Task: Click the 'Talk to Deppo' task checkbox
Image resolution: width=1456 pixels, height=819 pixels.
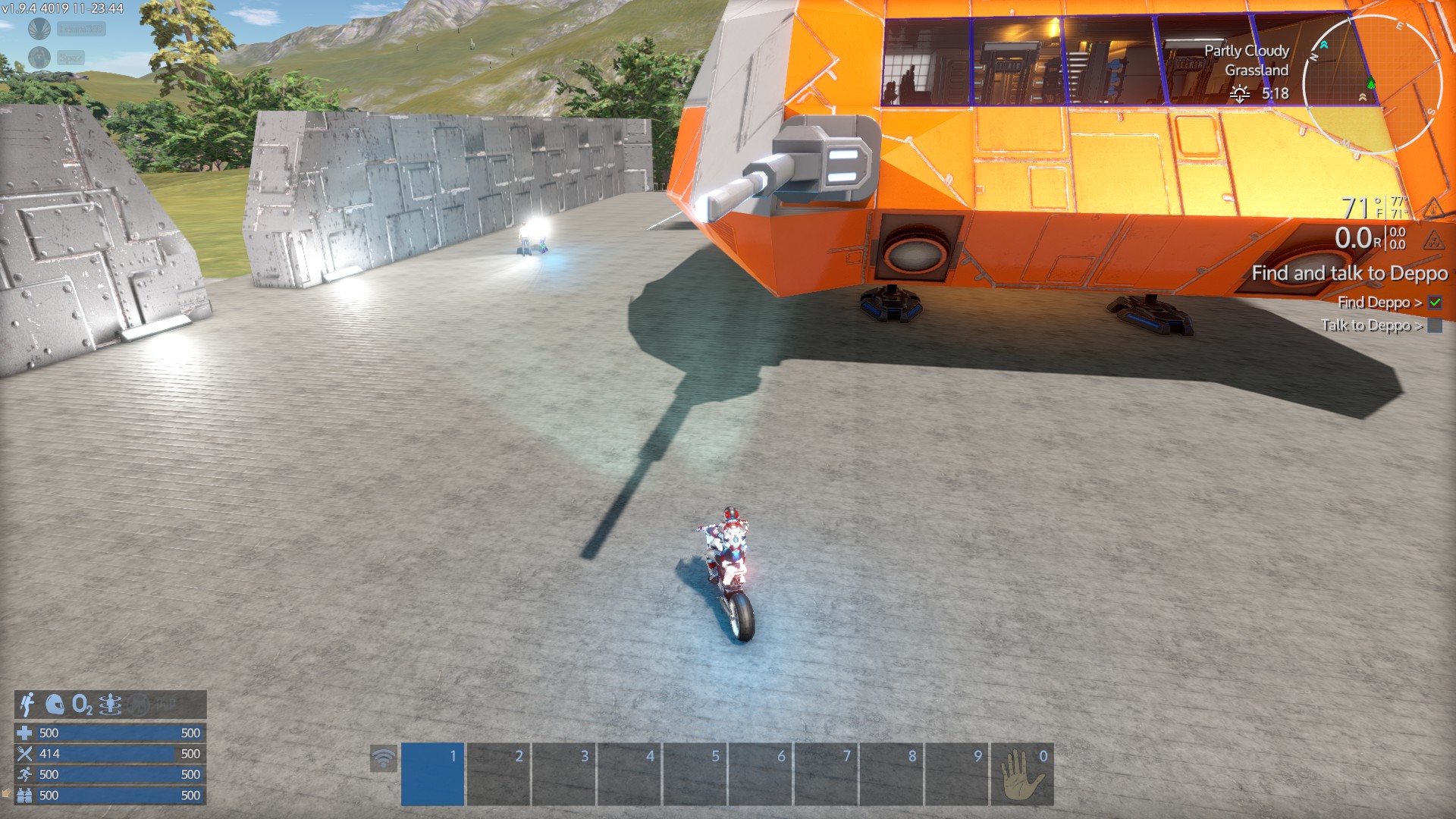Action: (x=1435, y=325)
